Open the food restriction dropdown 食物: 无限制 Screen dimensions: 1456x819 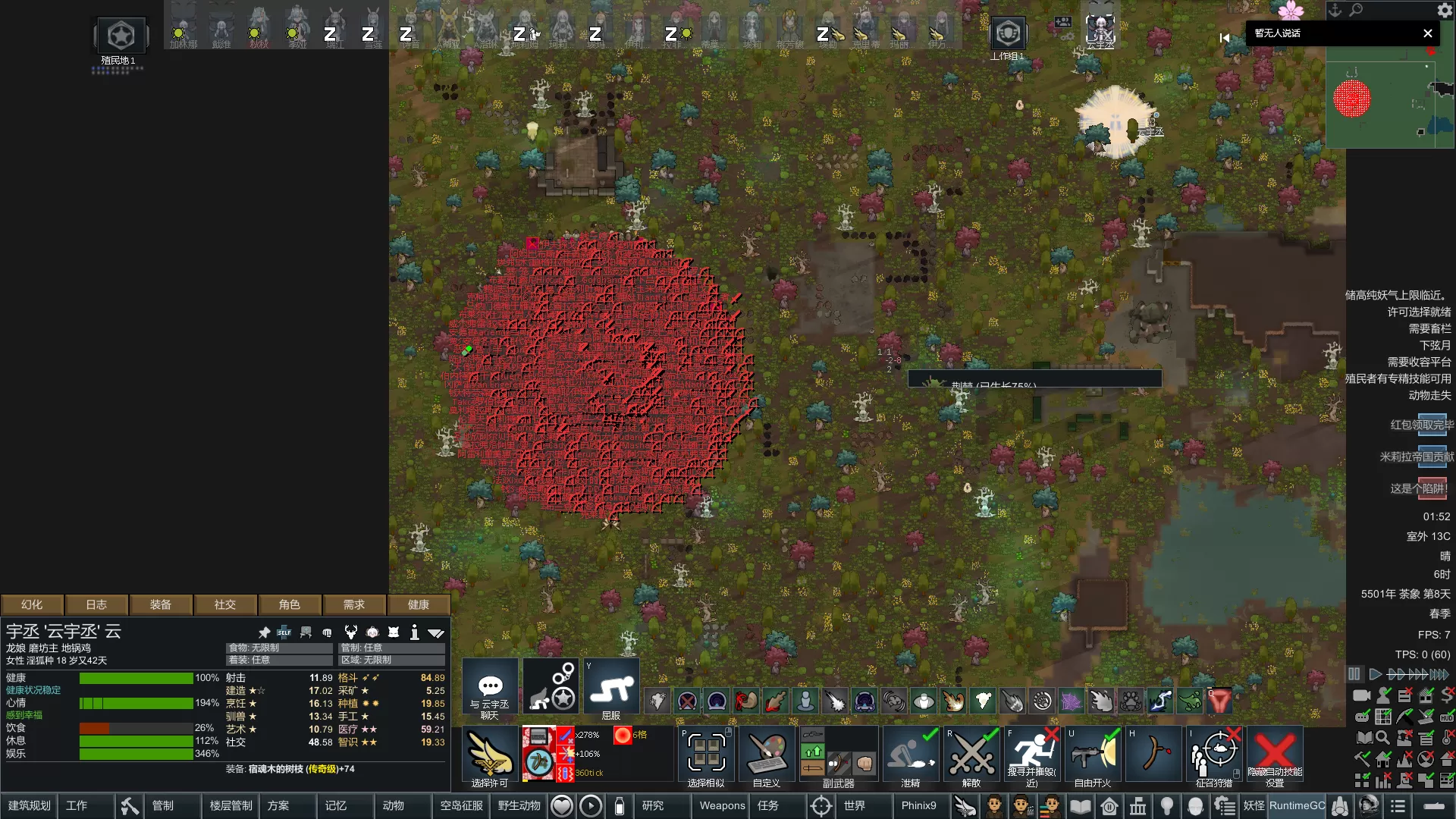[x=279, y=648]
